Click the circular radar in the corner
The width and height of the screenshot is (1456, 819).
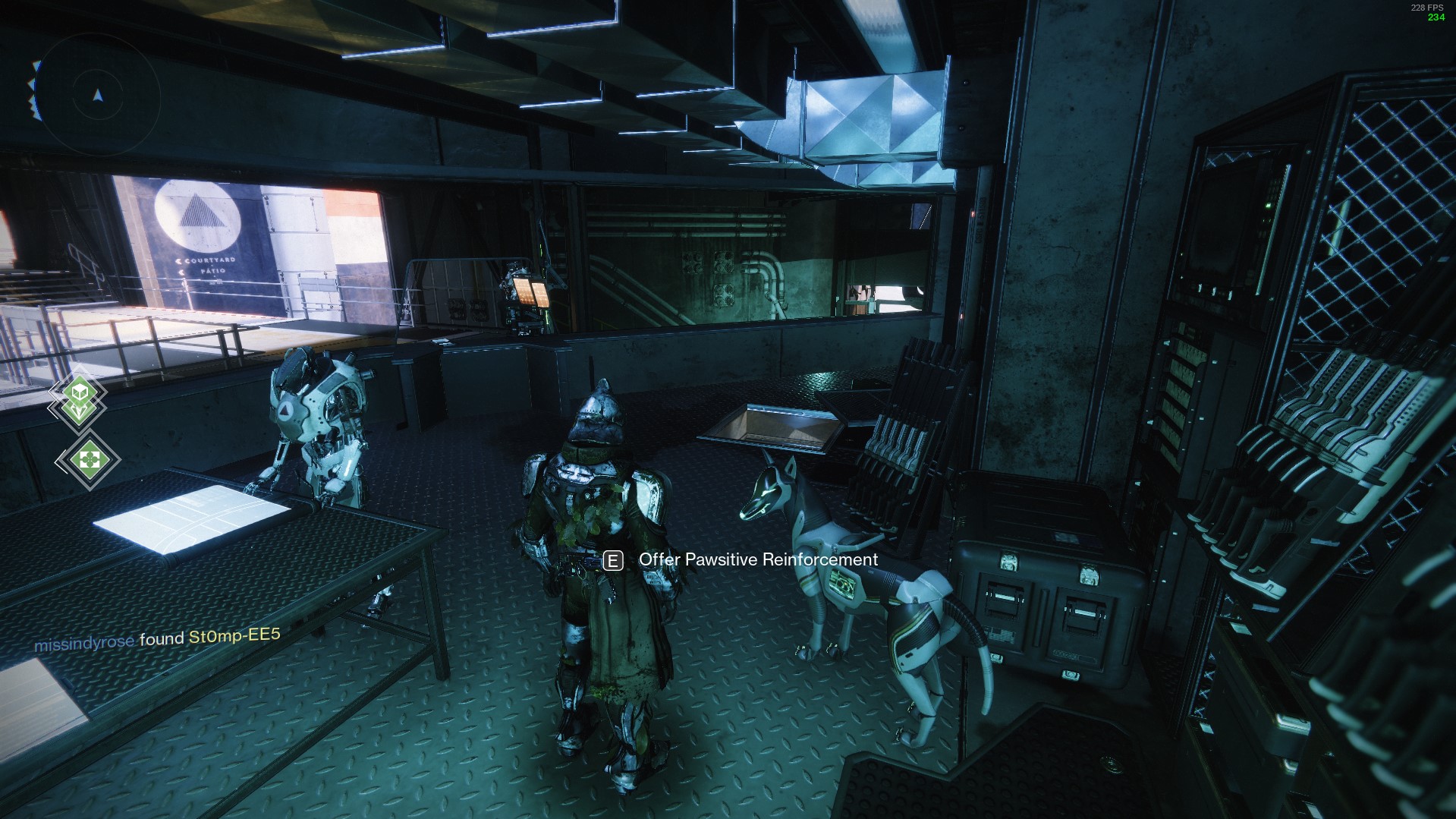97,95
